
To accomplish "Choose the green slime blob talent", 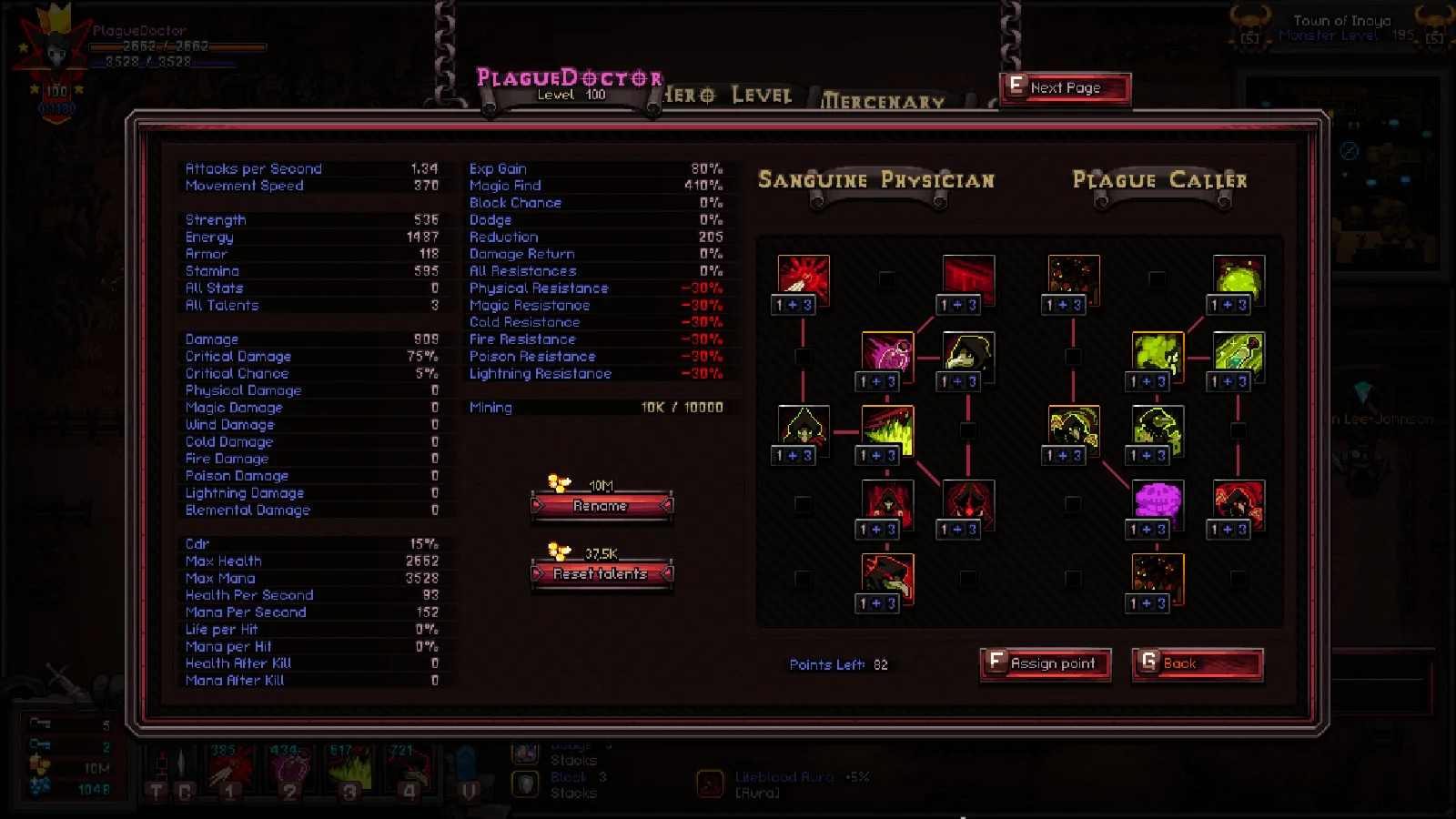I will tap(1239, 277).
